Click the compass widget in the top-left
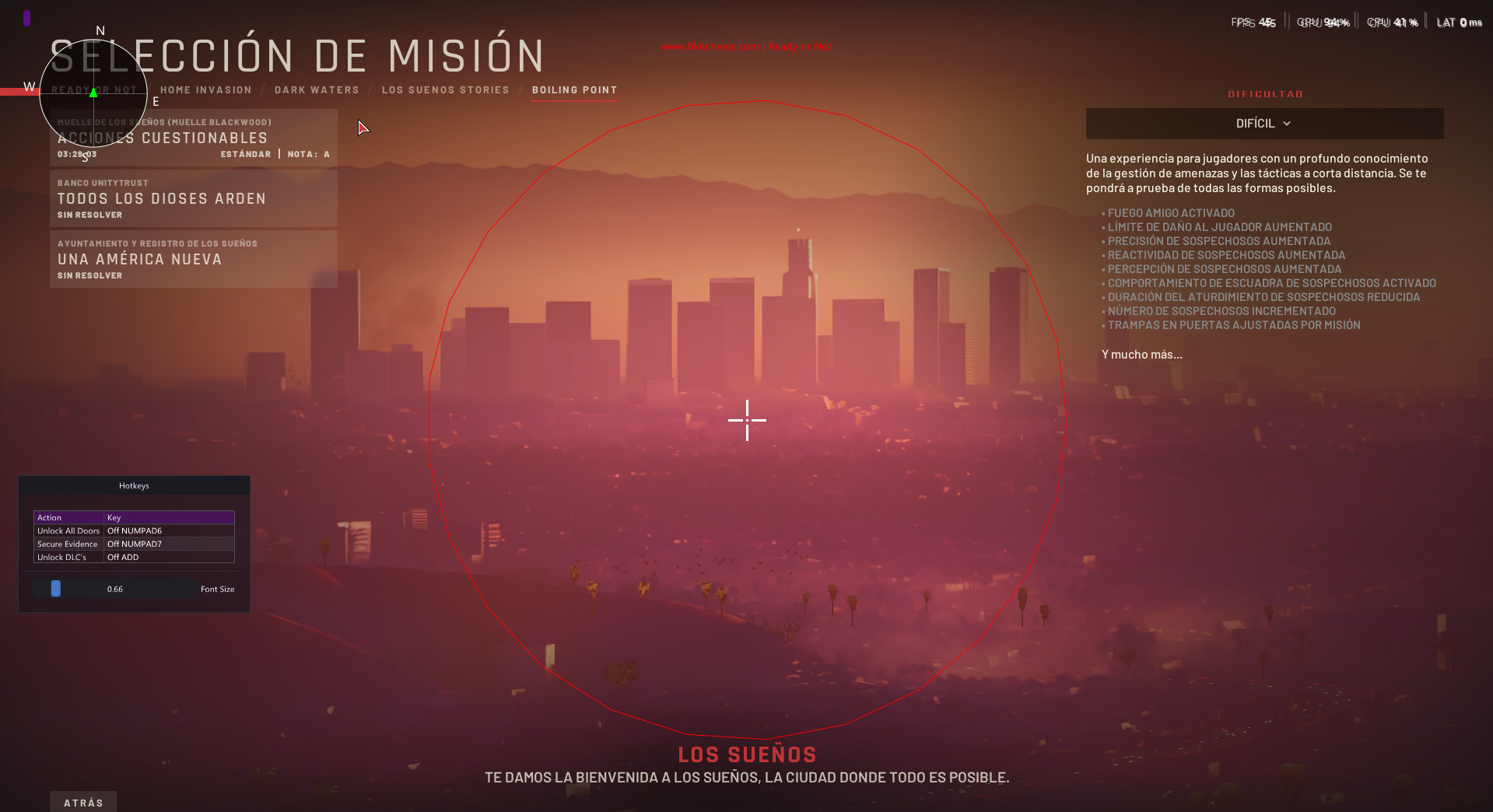1493x812 pixels. pos(93,94)
